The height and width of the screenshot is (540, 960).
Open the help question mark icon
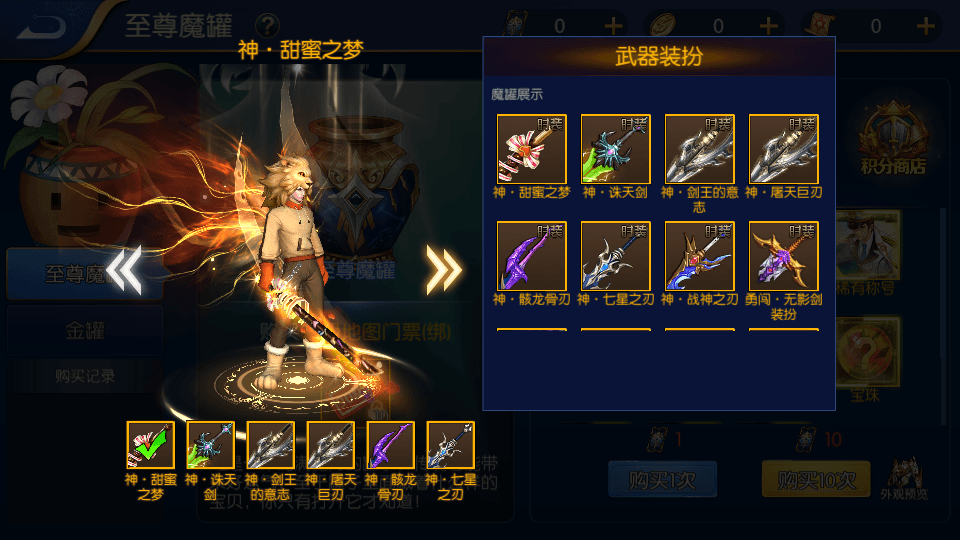coord(267,25)
